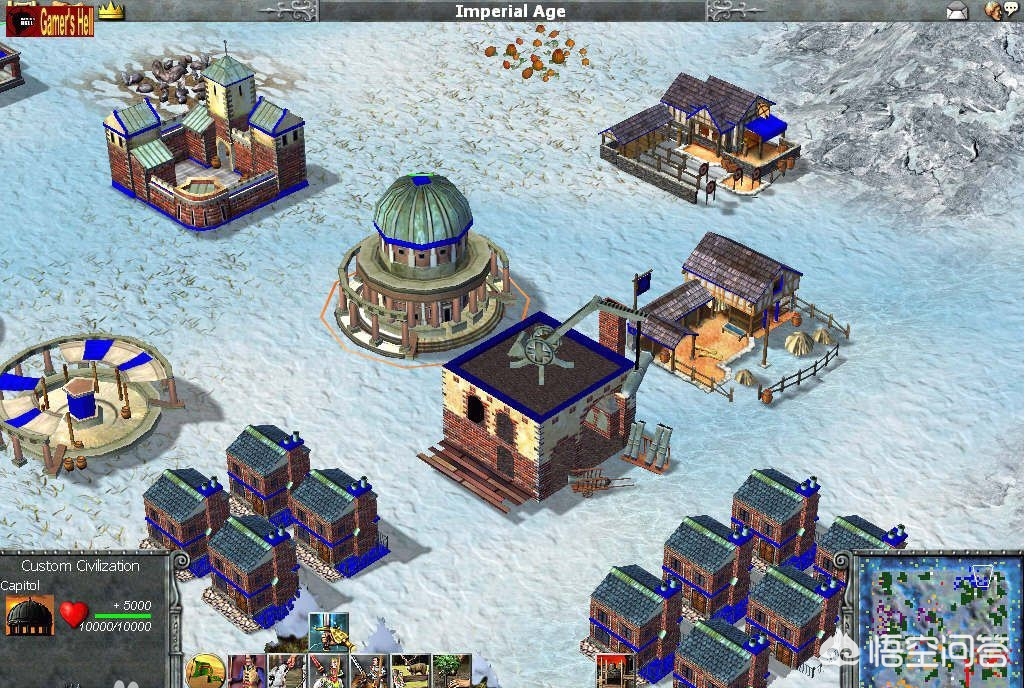Image resolution: width=1028 pixels, height=688 pixels.
Task: Open the envelope messages icon
Action: [957, 11]
